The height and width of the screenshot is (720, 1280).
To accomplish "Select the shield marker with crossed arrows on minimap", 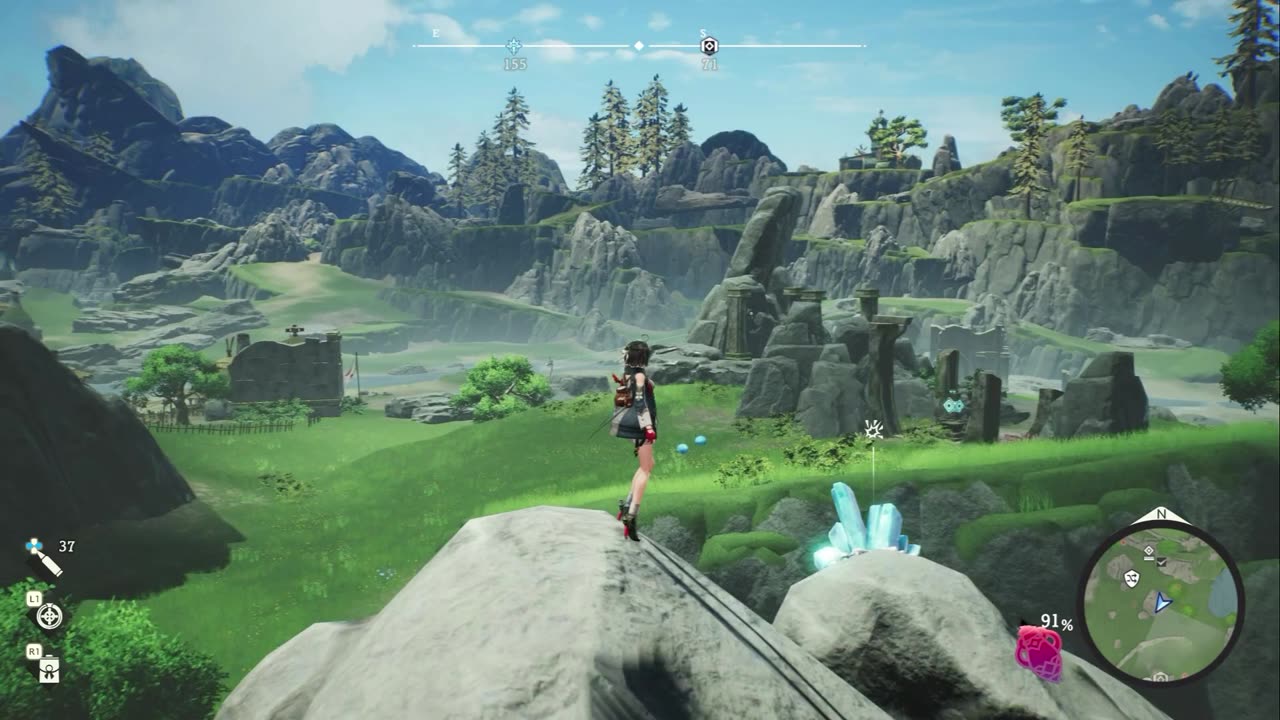I will click(x=1132, y=578).
